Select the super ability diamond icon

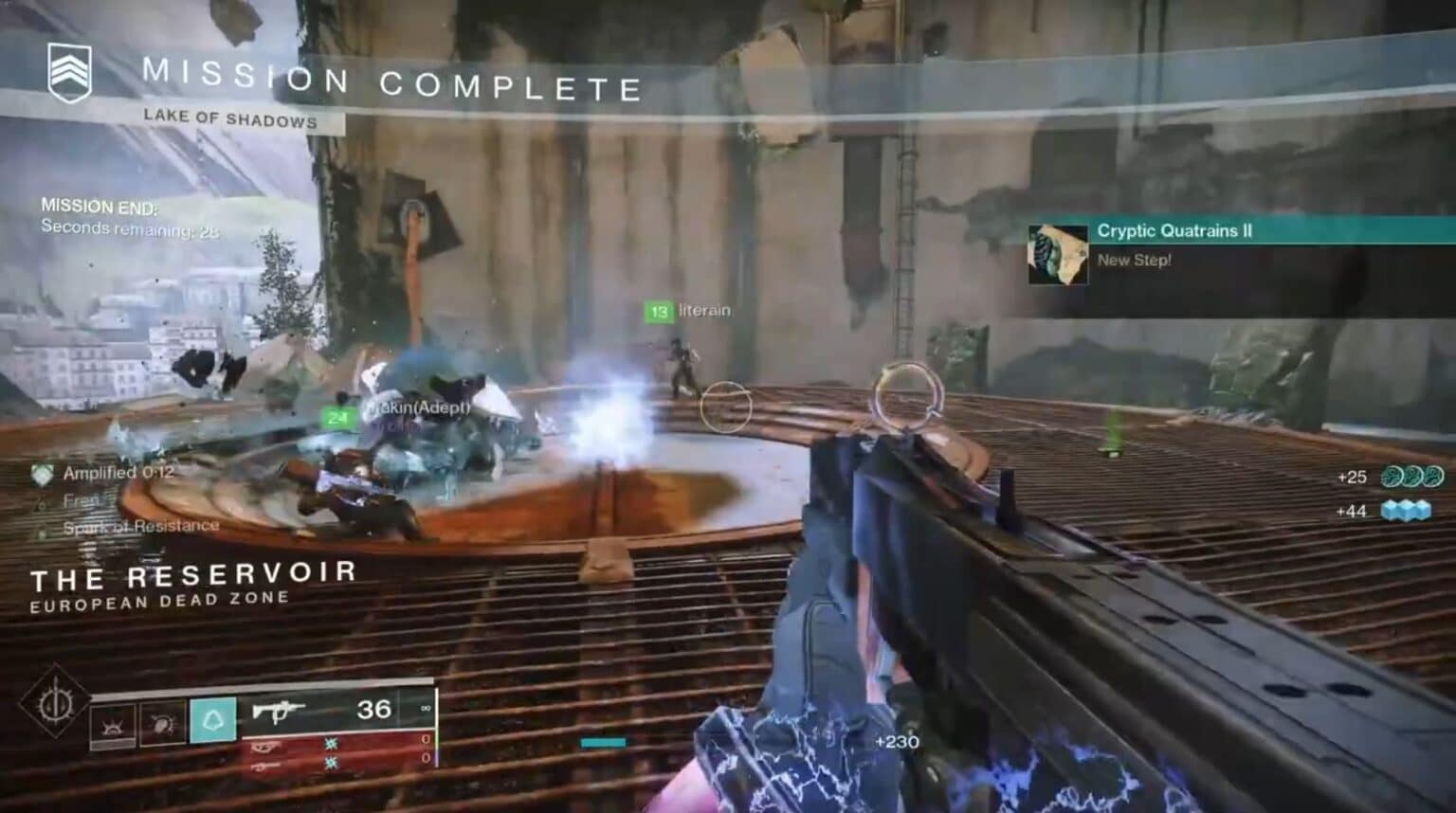point(54,705)
